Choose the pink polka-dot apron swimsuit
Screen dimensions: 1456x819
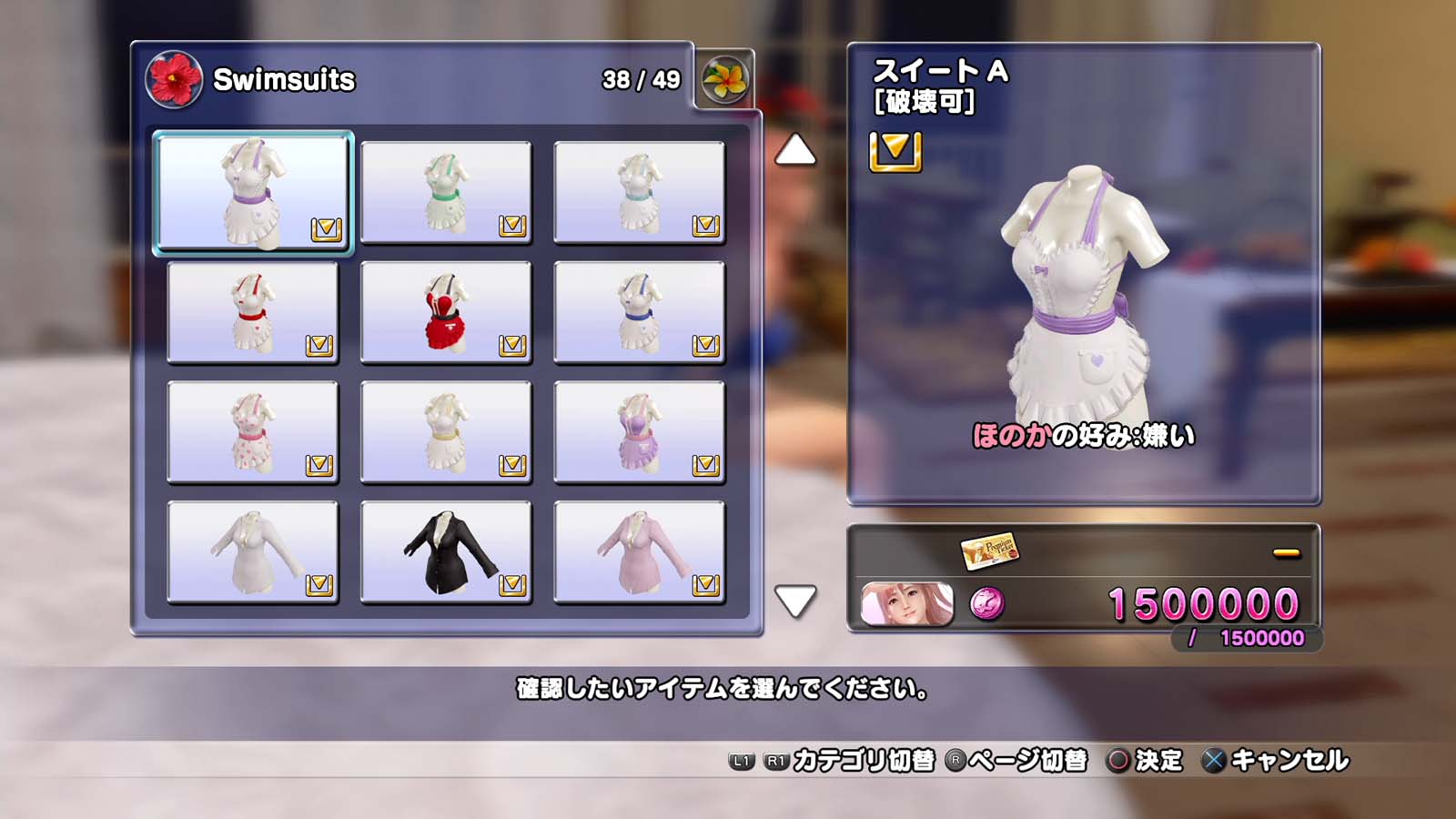[253, 432]
